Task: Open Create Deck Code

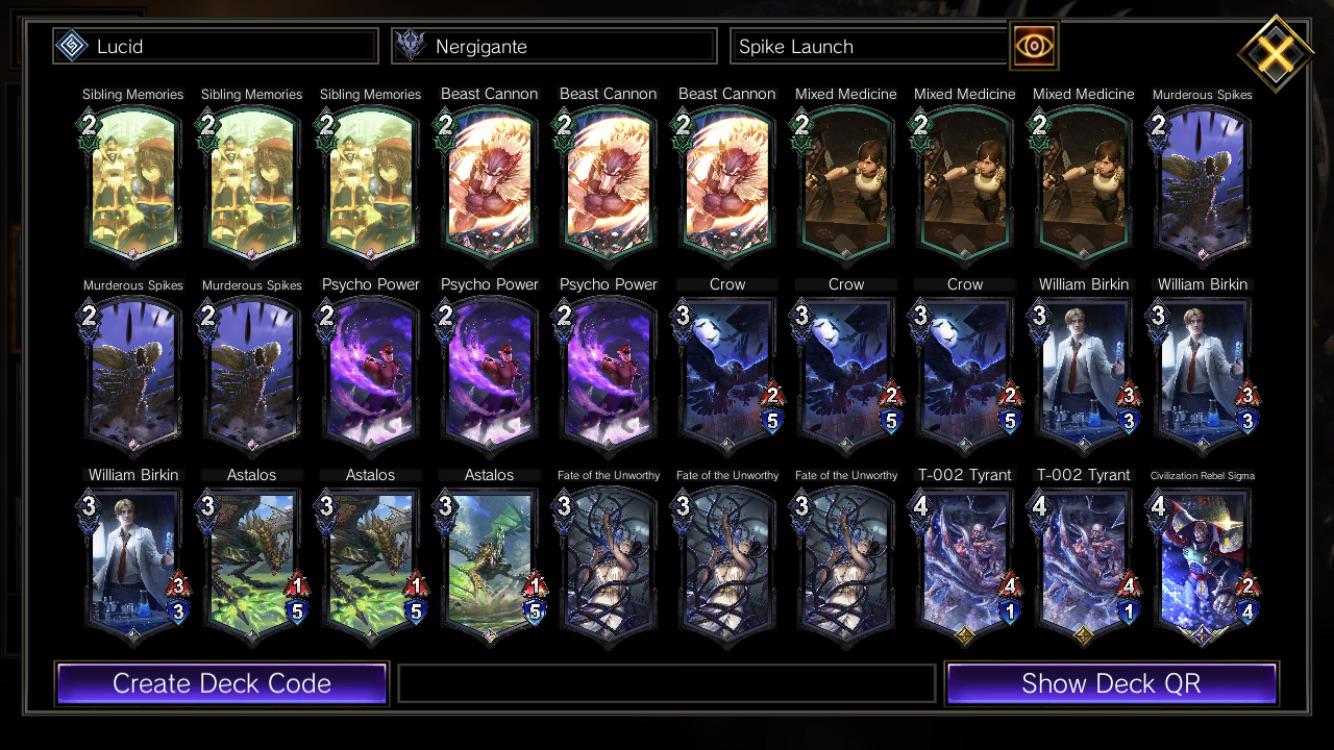Action: [222, 683]
